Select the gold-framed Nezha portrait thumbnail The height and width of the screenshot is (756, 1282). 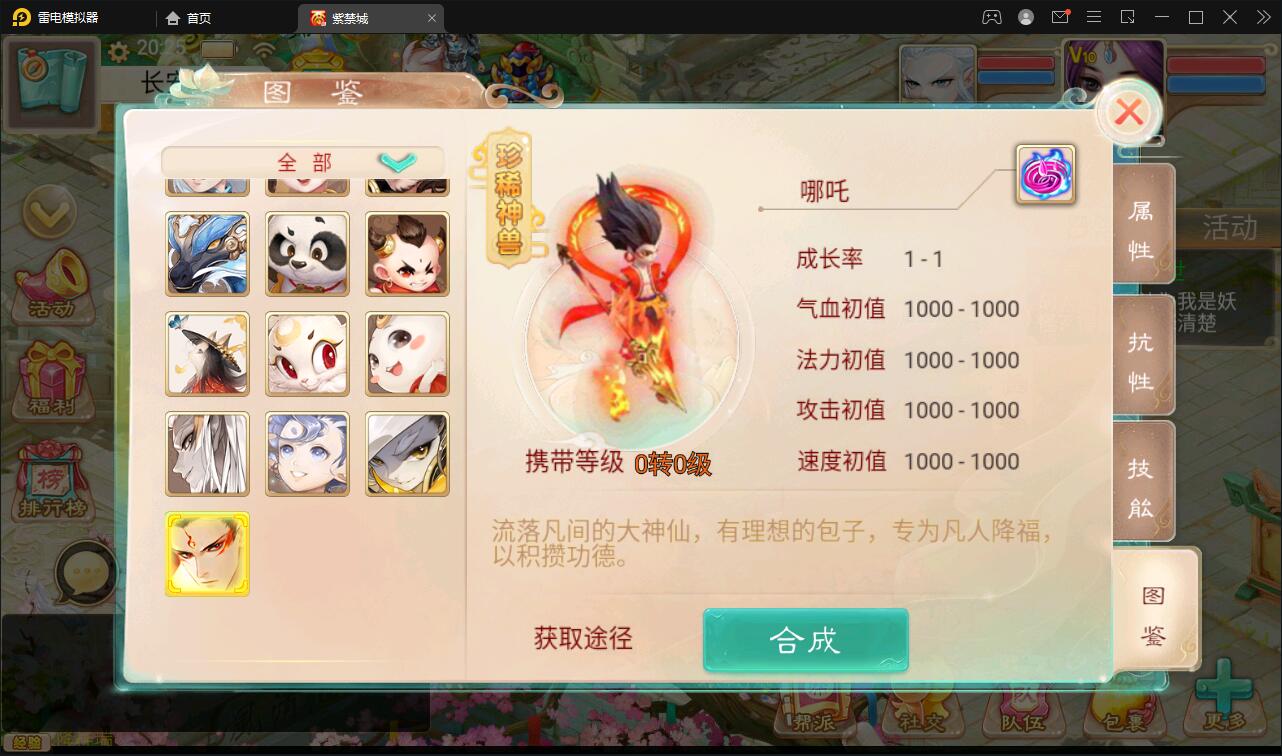click(x=207, y=553)
